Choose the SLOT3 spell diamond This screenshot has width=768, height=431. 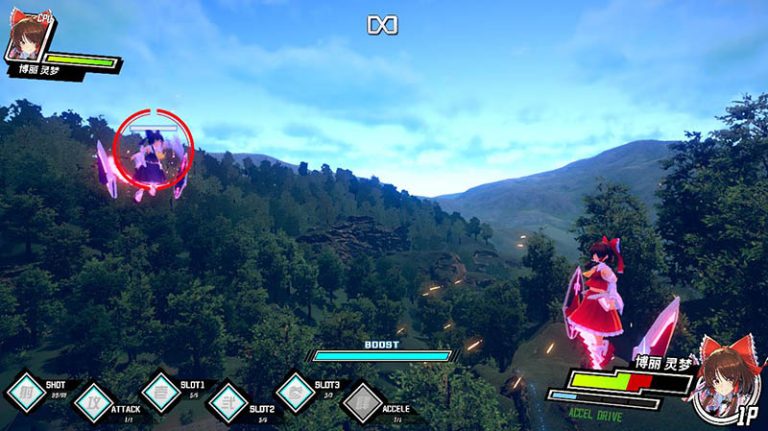295,391
